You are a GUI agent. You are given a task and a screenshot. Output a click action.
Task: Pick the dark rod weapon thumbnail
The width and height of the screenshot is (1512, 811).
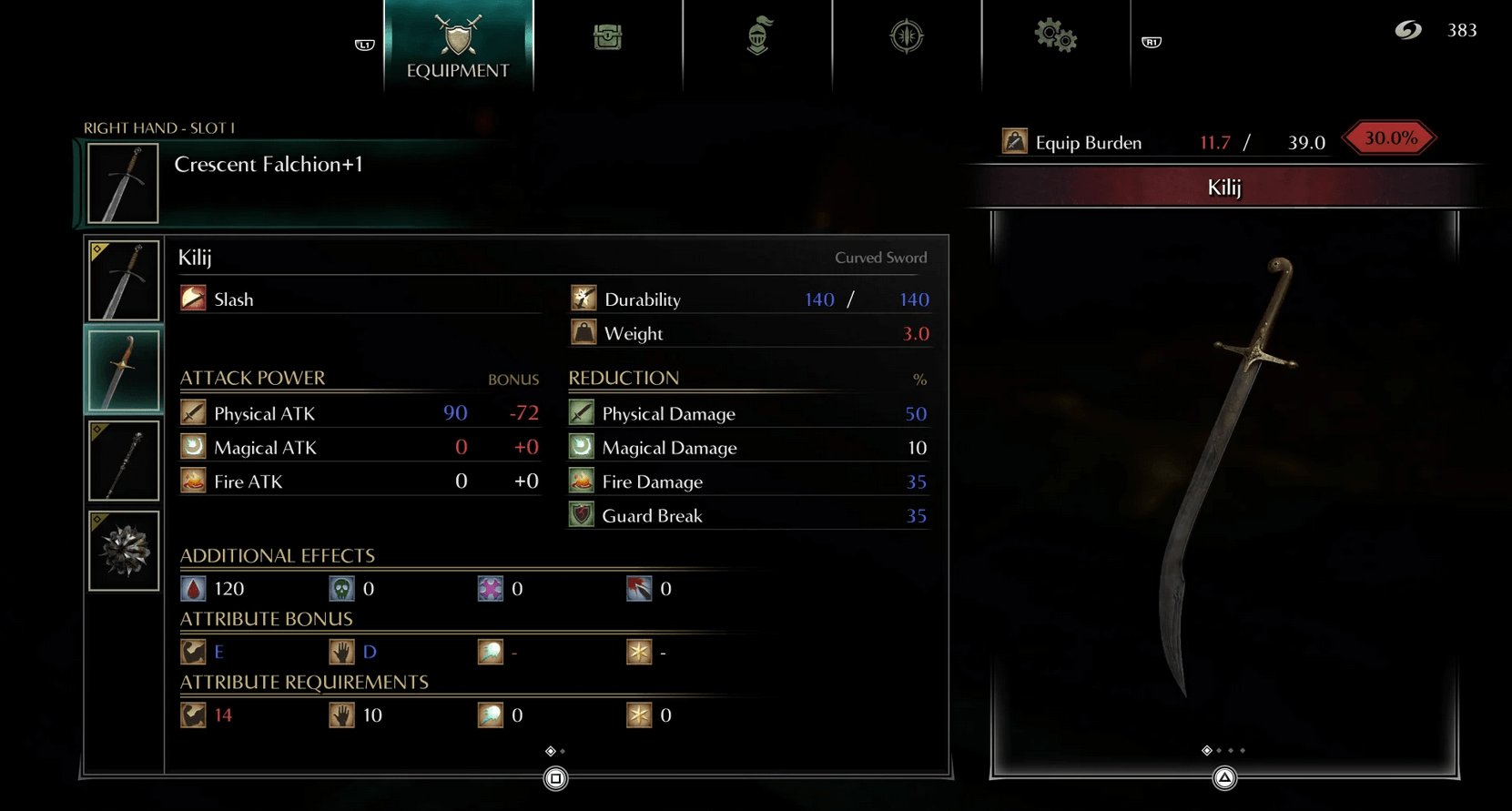(124, 461)
